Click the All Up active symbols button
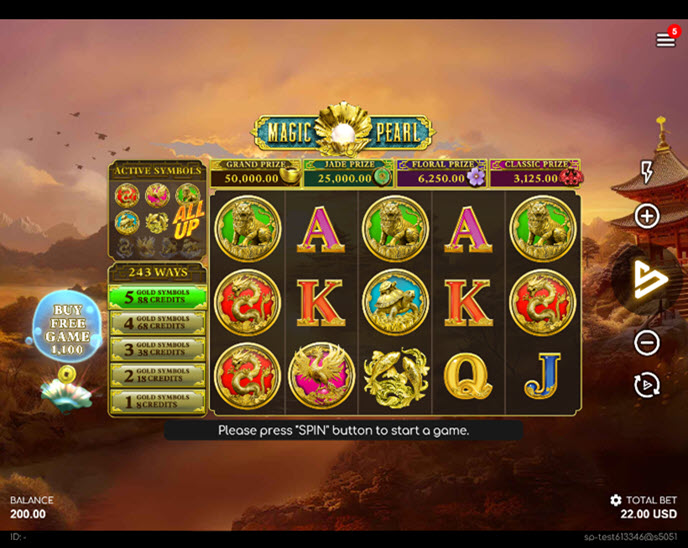The width and height of the screenshot is (688, 548). point(188,219)
